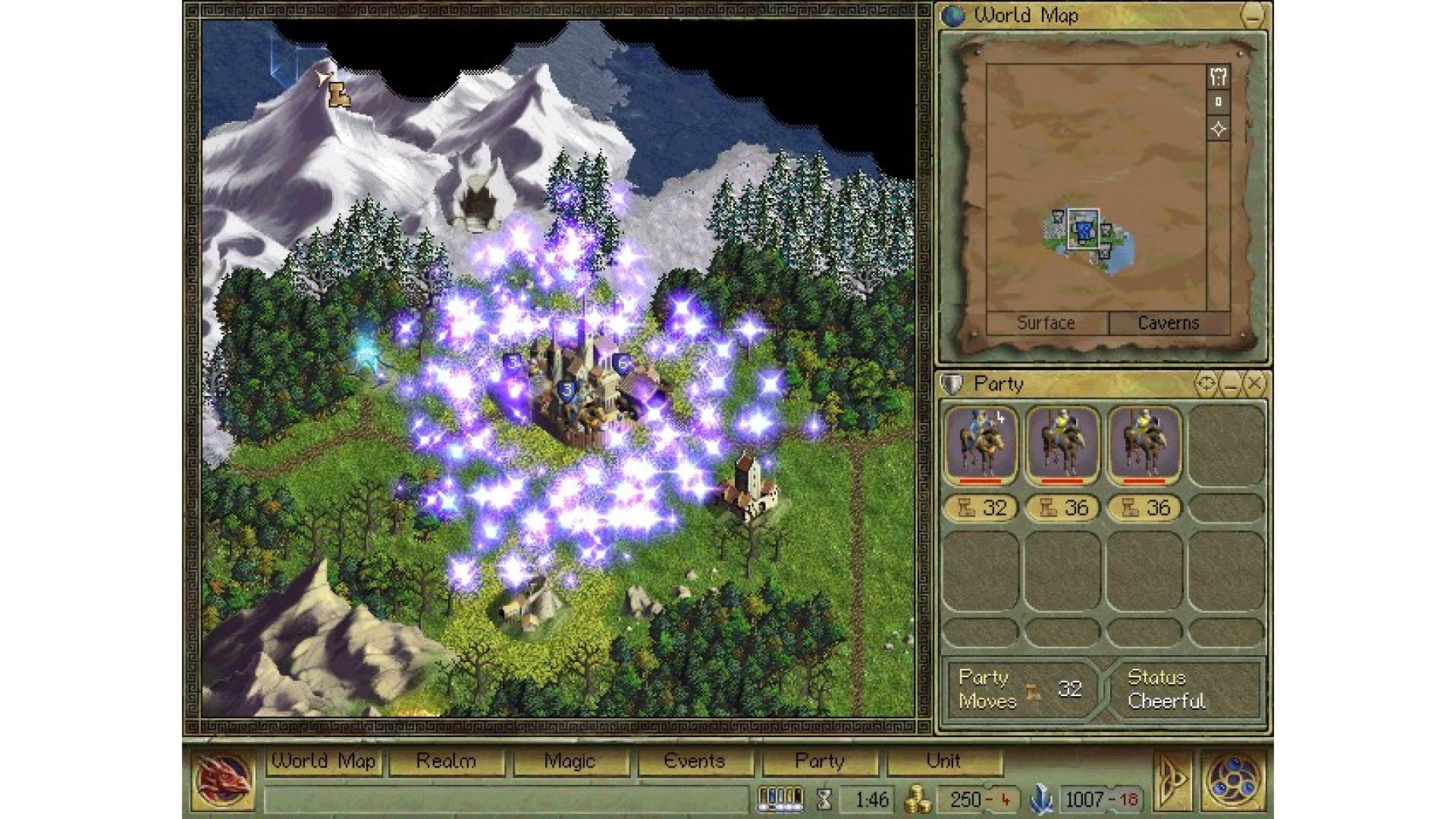Toggle the diamond star minimap filter
The height and width of the screenshot is (819, 1456).
[1219, 129]
